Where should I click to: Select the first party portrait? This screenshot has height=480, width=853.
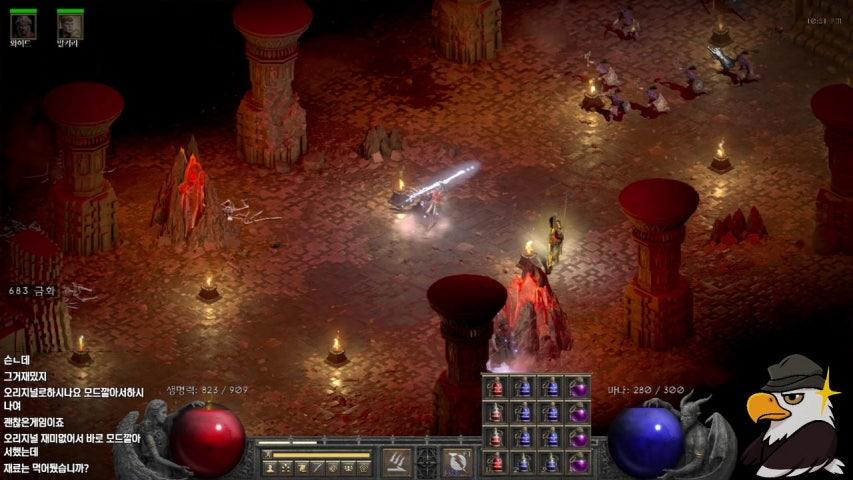click(23, 24)
